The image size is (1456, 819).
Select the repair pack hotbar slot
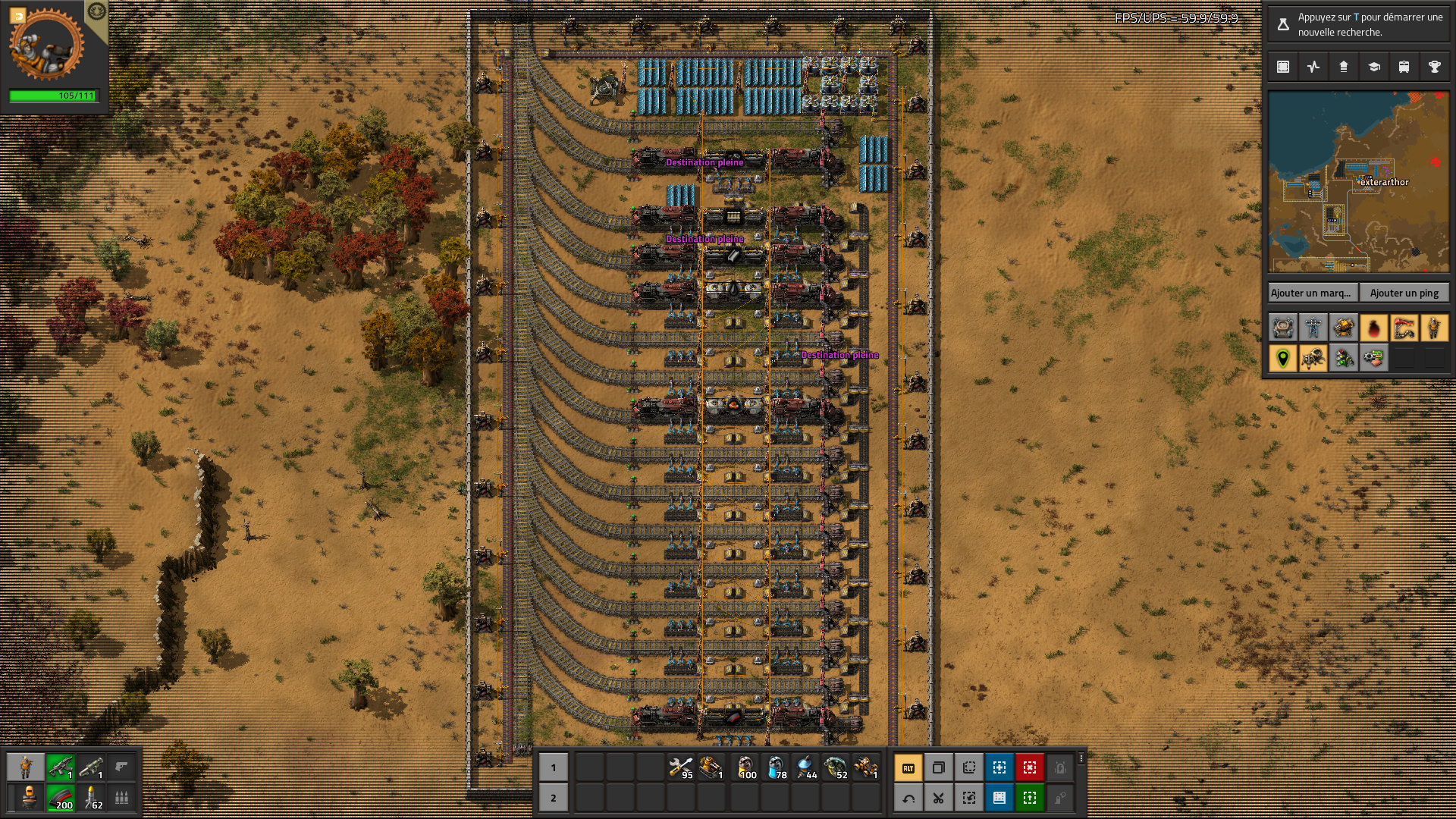click(x=681, y=767)
